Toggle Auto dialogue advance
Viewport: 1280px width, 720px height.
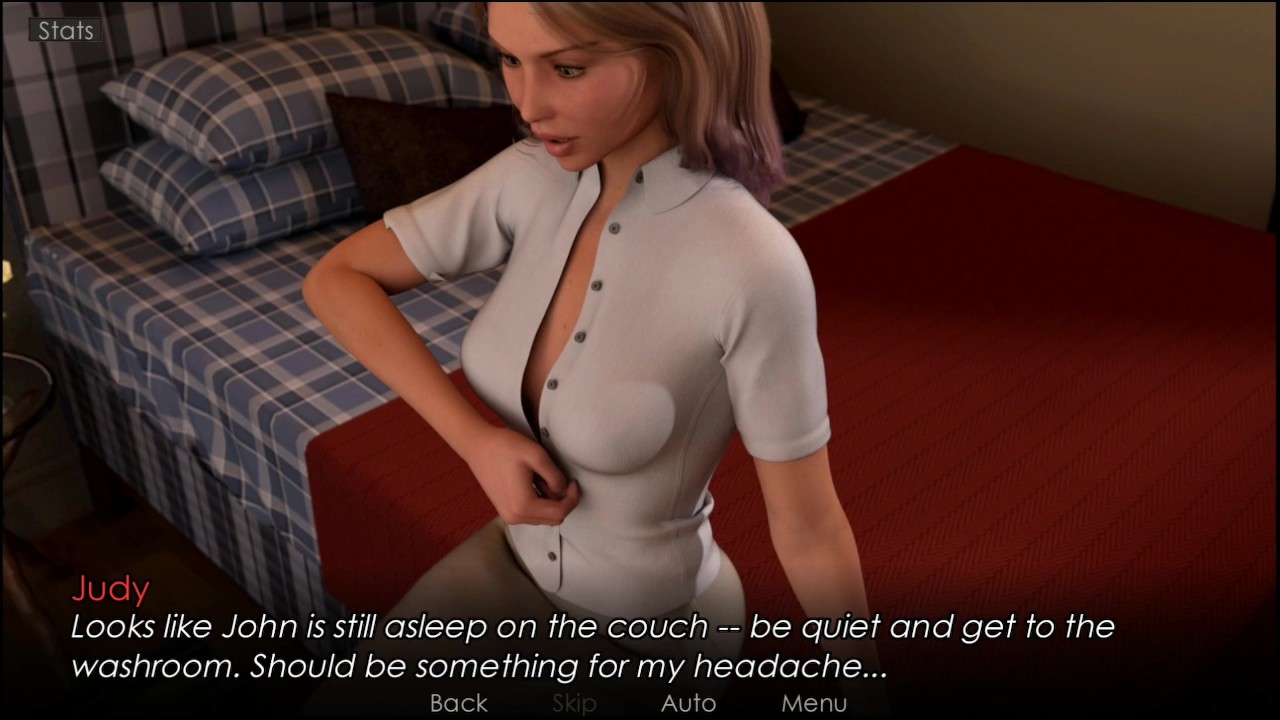pyautogui.click(x=688, y=703)
